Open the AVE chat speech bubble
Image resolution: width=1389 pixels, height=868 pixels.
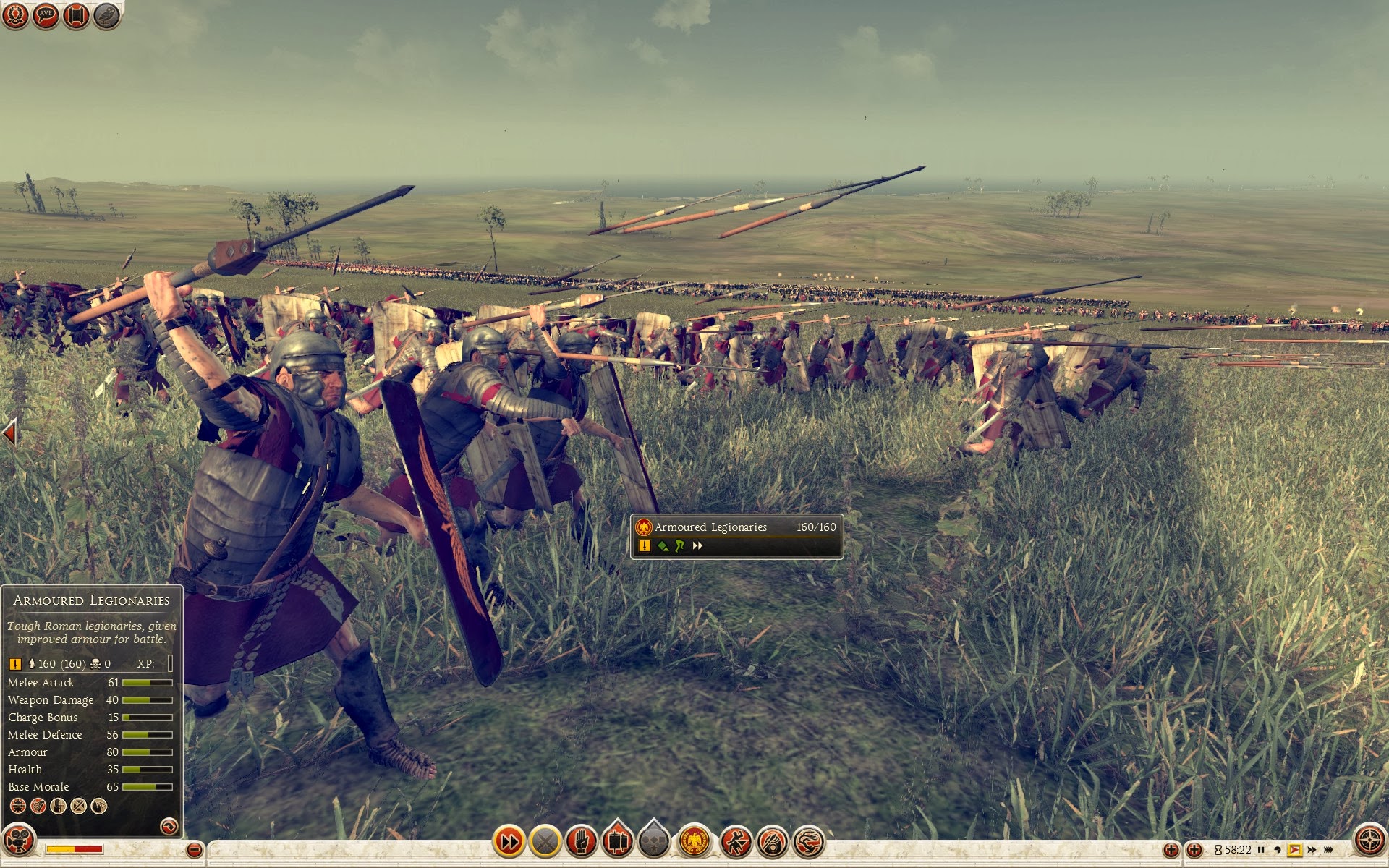click(x=46, y=15)
